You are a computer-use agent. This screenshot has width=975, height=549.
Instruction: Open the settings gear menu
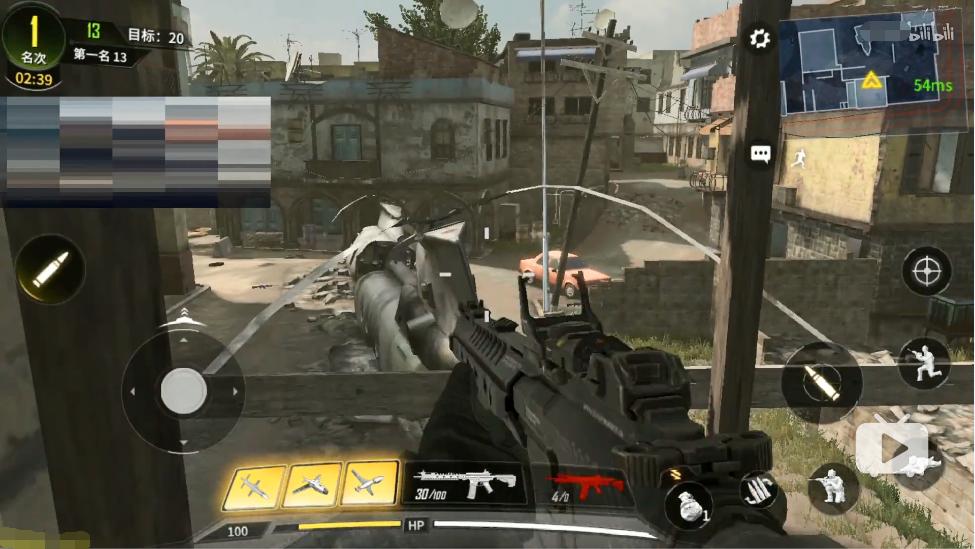760,39
